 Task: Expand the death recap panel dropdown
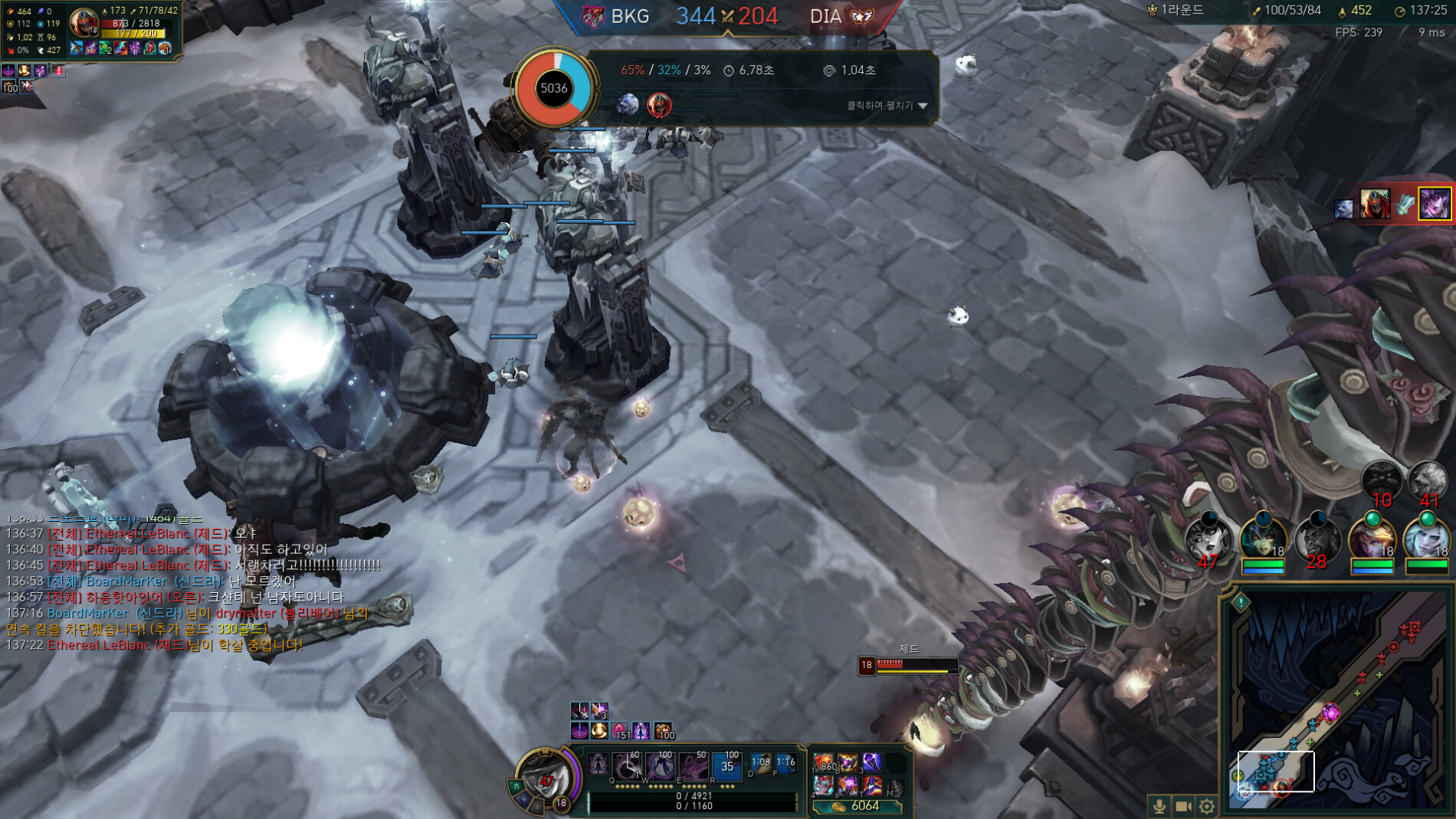pyautogui.click(x=923, y=106)
